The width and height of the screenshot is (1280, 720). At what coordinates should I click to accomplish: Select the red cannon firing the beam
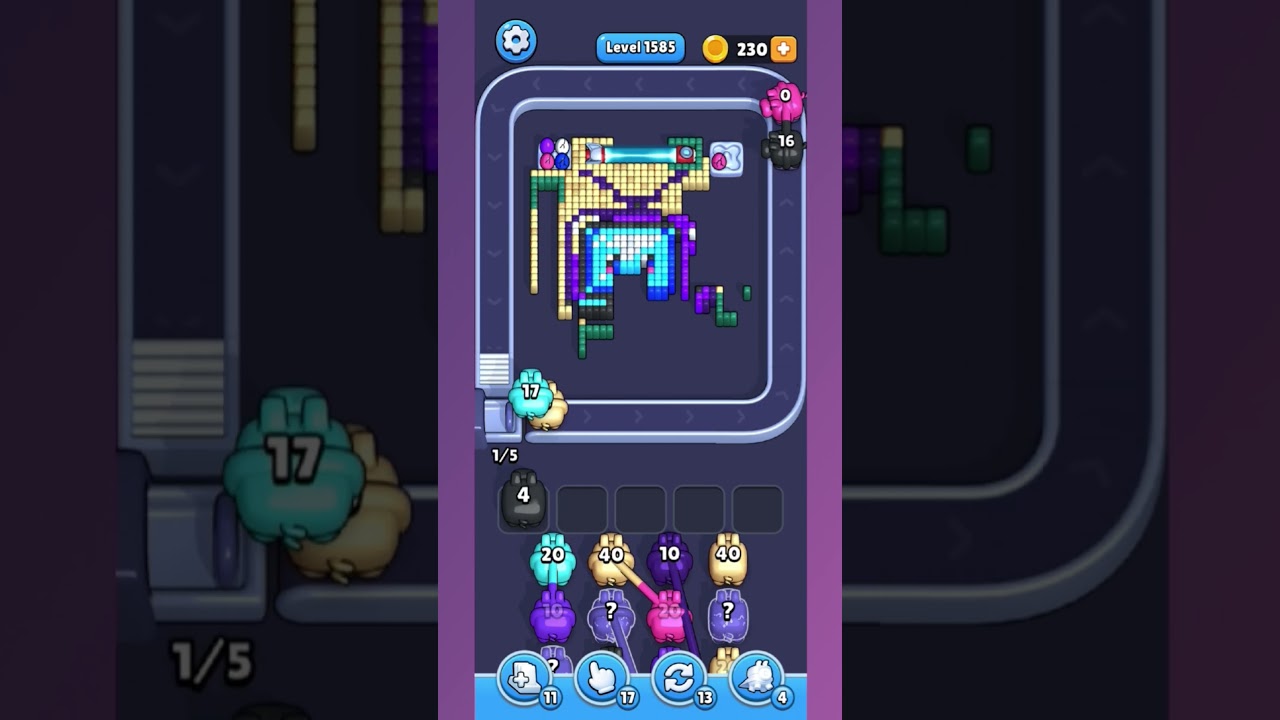click(685, 153)
